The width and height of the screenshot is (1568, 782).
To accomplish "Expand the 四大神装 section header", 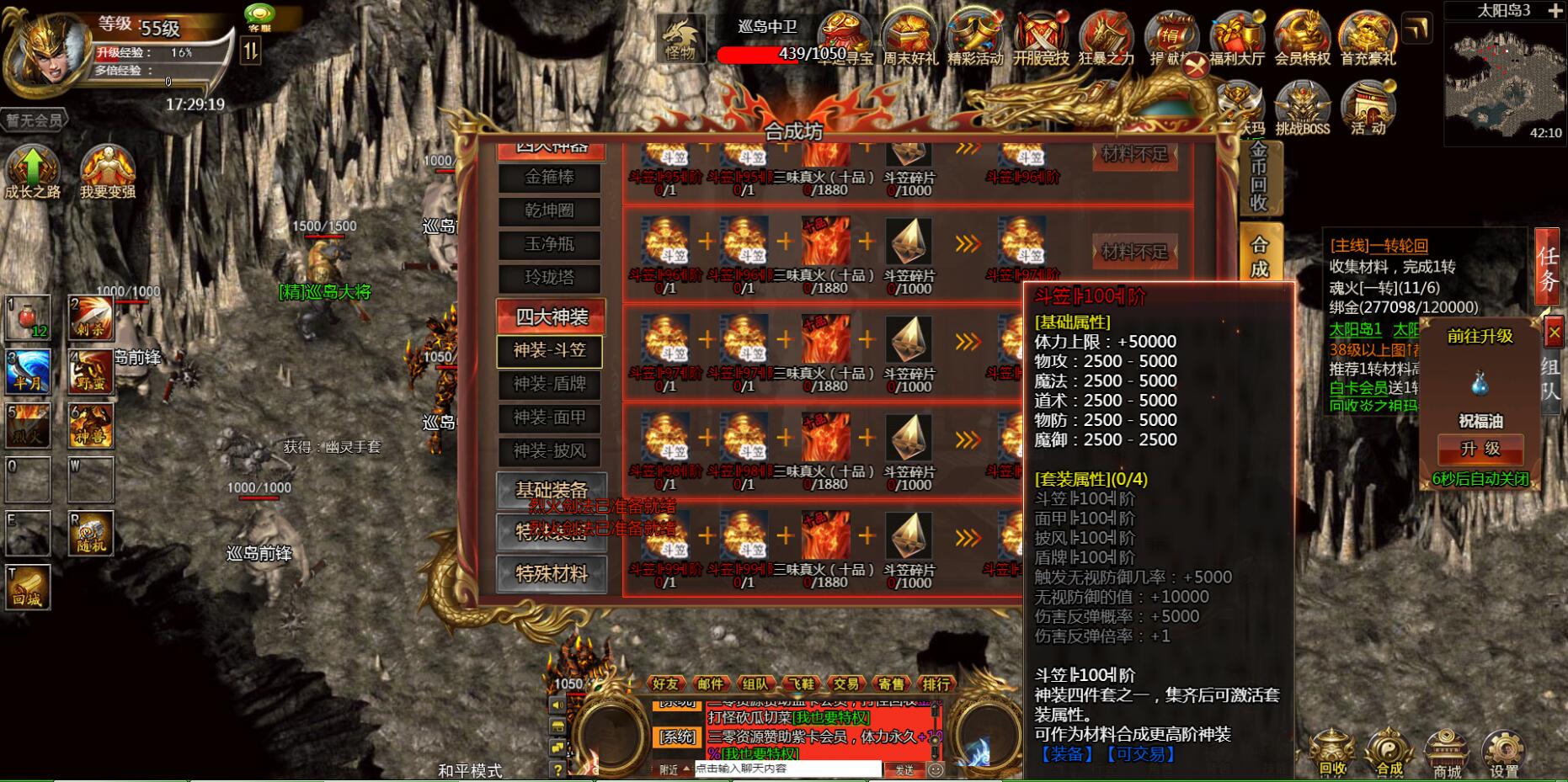I will [x=551, y=317].
